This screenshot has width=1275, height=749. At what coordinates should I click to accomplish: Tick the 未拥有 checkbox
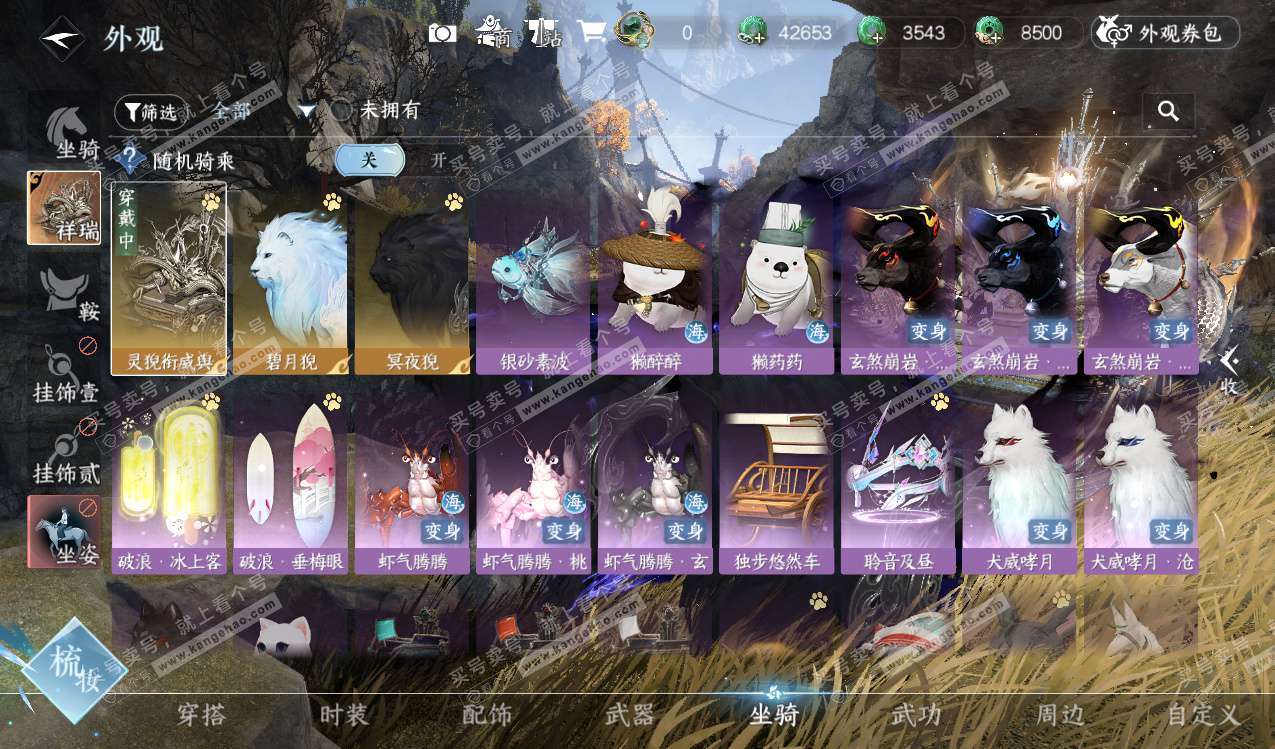click(x=342, y=110)
